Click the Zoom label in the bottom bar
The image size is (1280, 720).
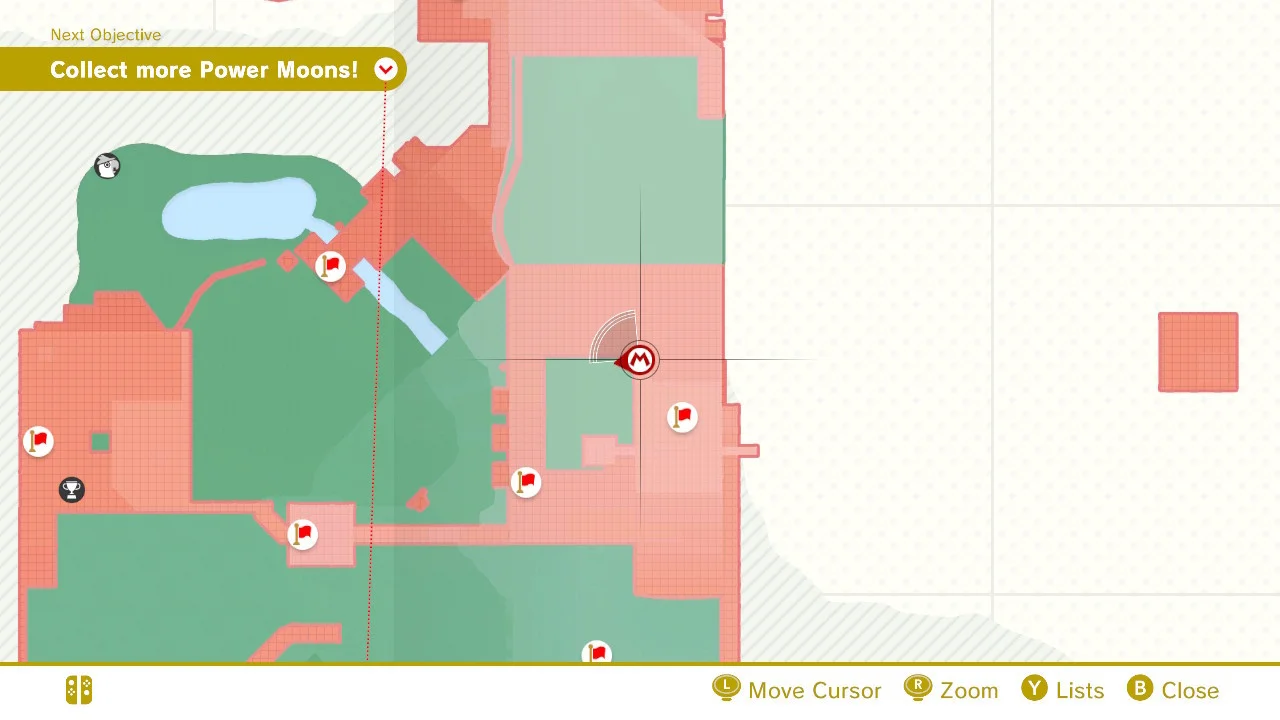(970, 689)
